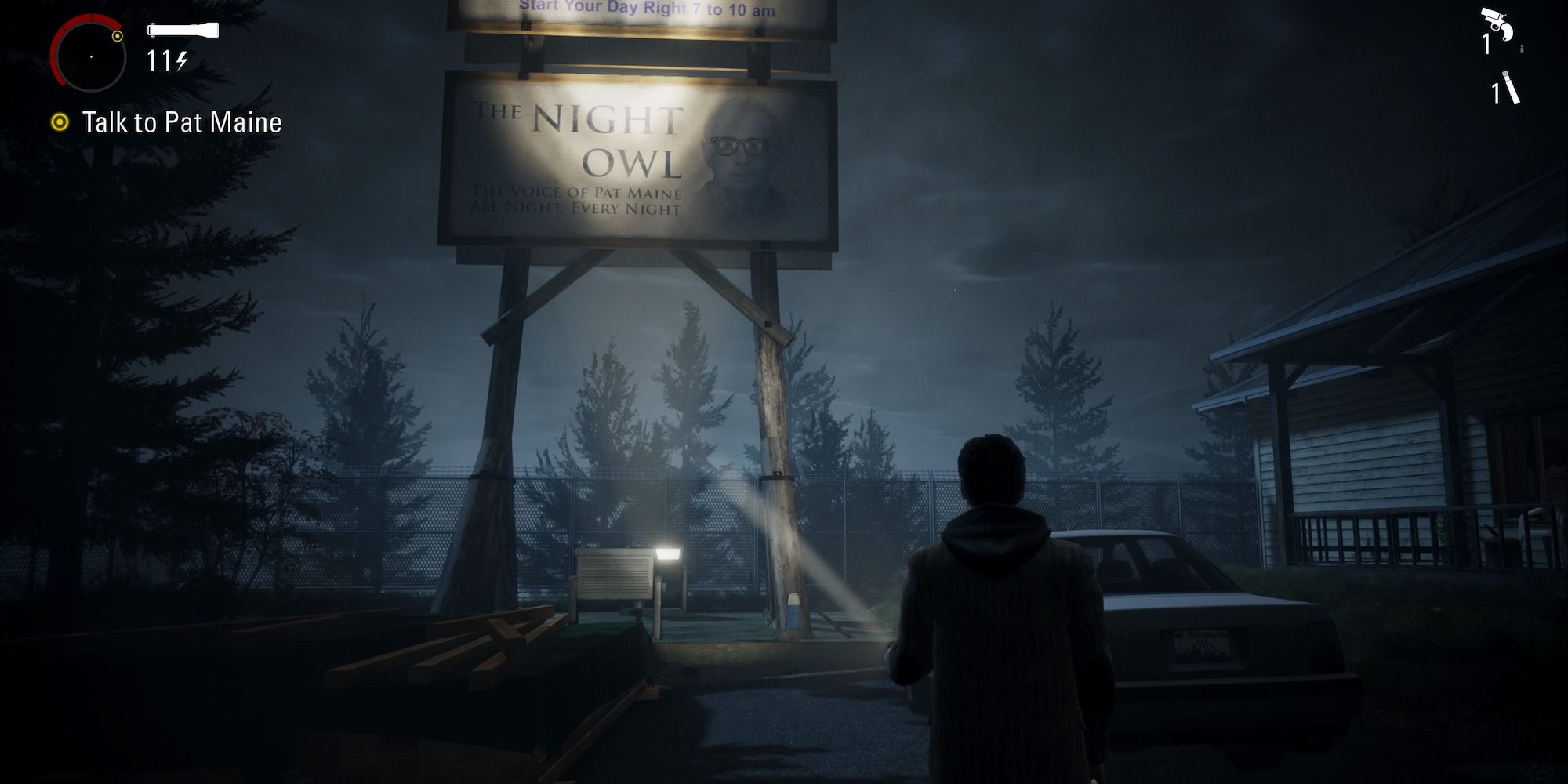Click the flare stick inventory icon
This screenshot has width=1568, height=784.
click(x=1510, y=88)
